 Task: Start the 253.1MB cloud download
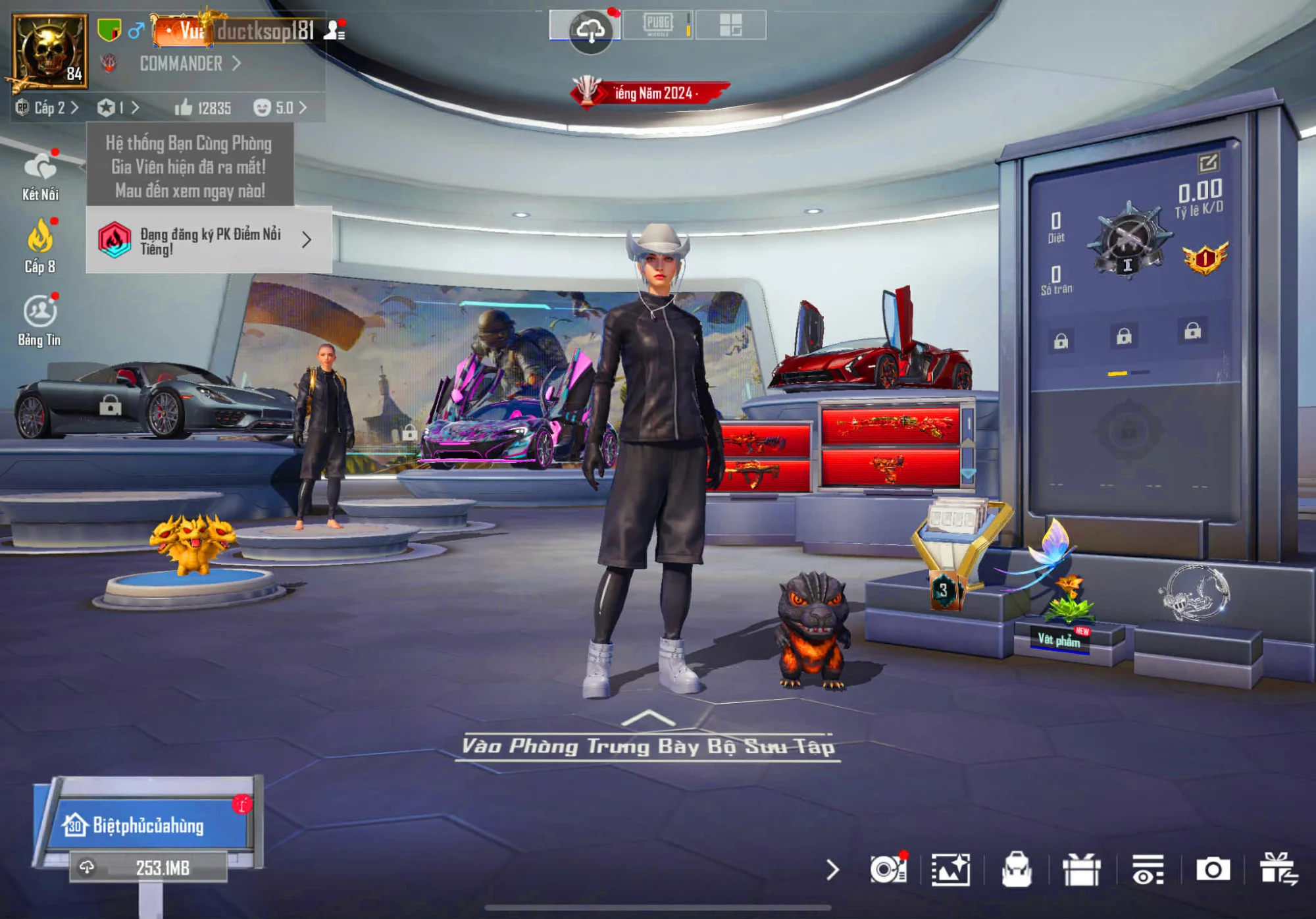click(149, 868)
